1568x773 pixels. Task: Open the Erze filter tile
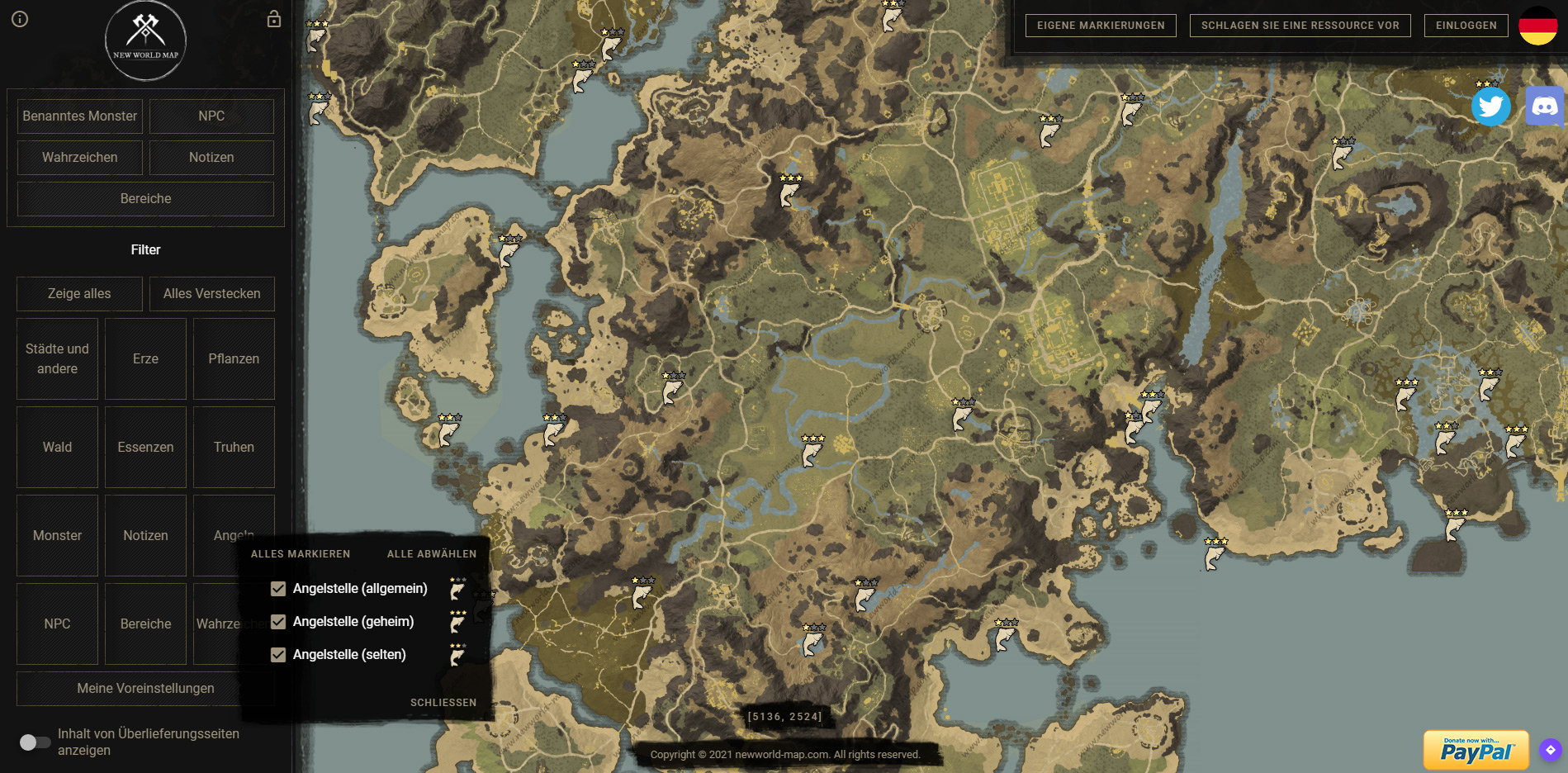click(x=145, y=359)
